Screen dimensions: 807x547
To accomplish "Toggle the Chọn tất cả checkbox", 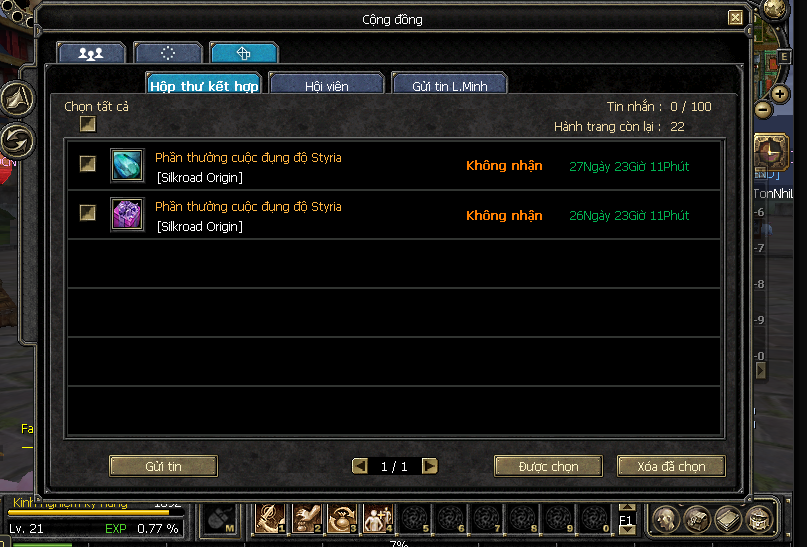I will [x=88, y=124].
